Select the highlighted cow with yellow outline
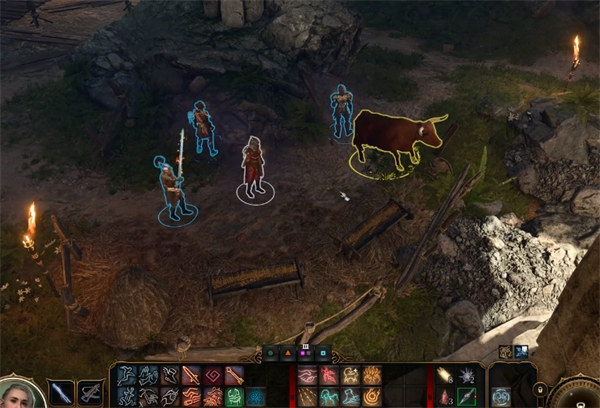The image size is (600, 408). pyautogui.click(x=394, y=138)
